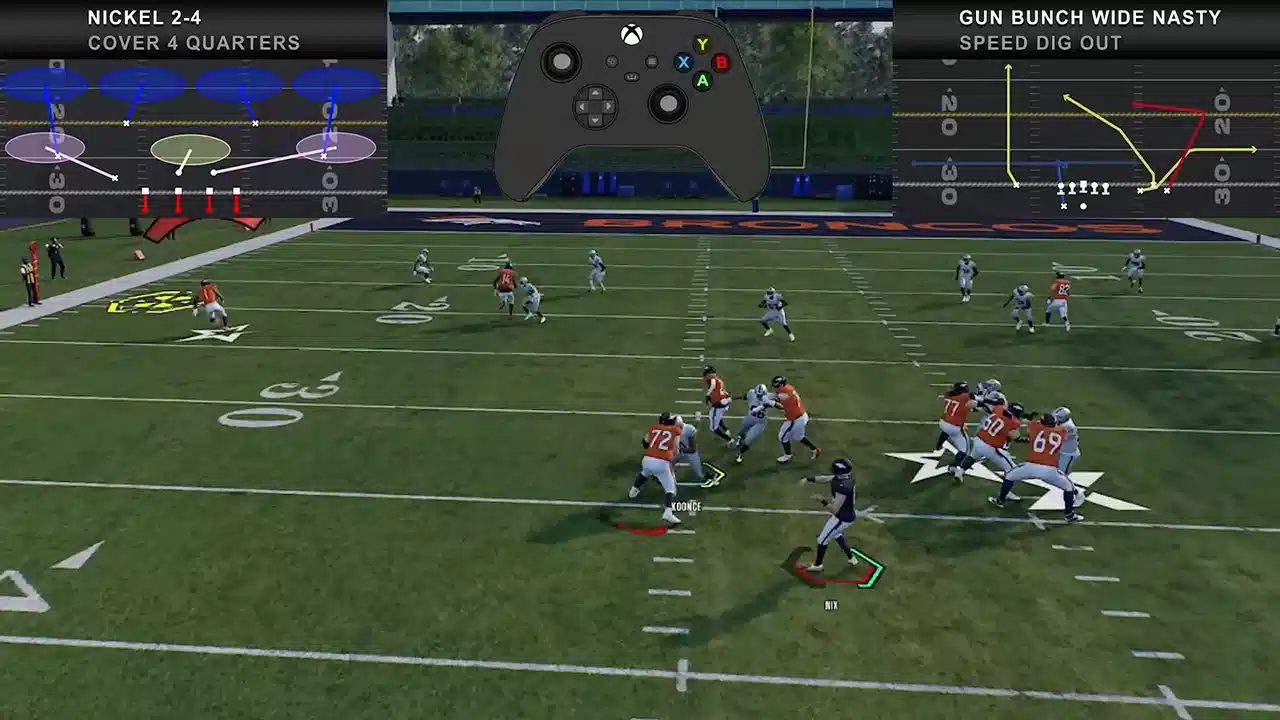Select the GUN BUNCH WIDE NASTY play title

tap(1091, 17)
